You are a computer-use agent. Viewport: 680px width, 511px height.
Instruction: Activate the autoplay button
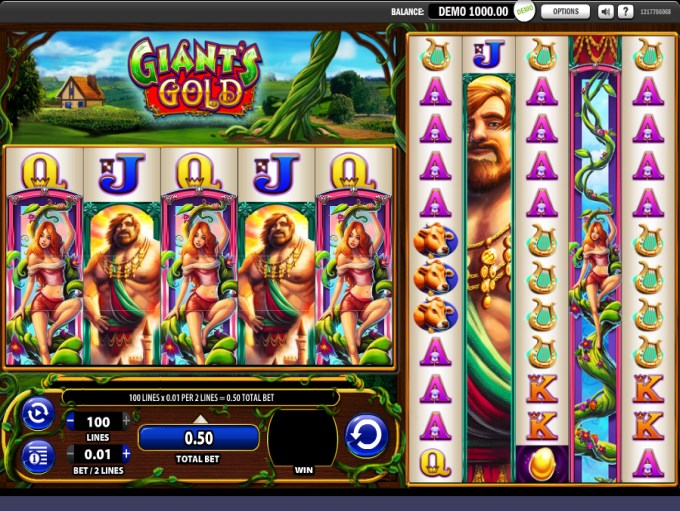click(38, 413)
